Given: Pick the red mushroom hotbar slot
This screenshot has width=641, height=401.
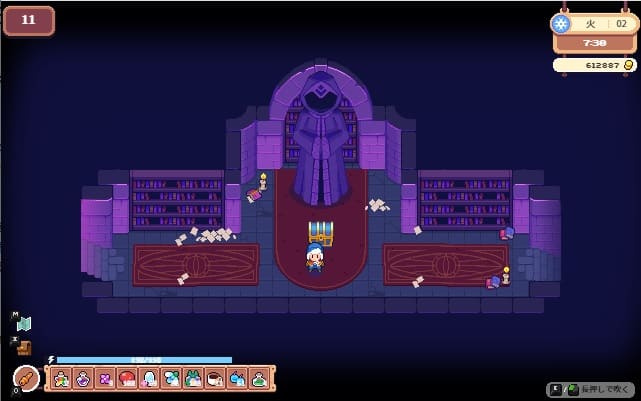Looking at the screenshot, I should [x=128, y=378].
